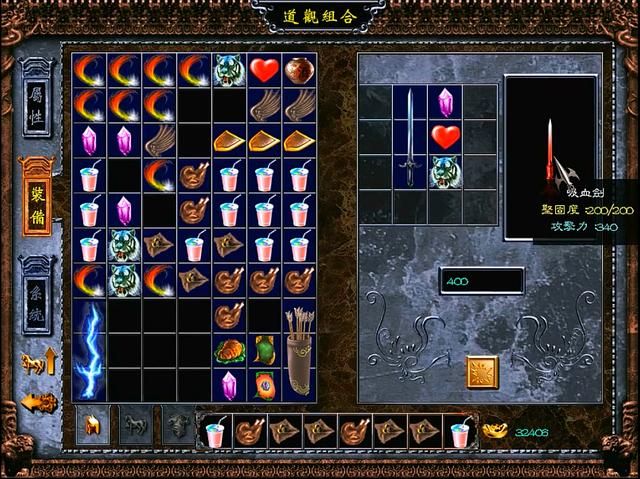Click the gold combine button
The image size is (640, 479).
(482, 372)
